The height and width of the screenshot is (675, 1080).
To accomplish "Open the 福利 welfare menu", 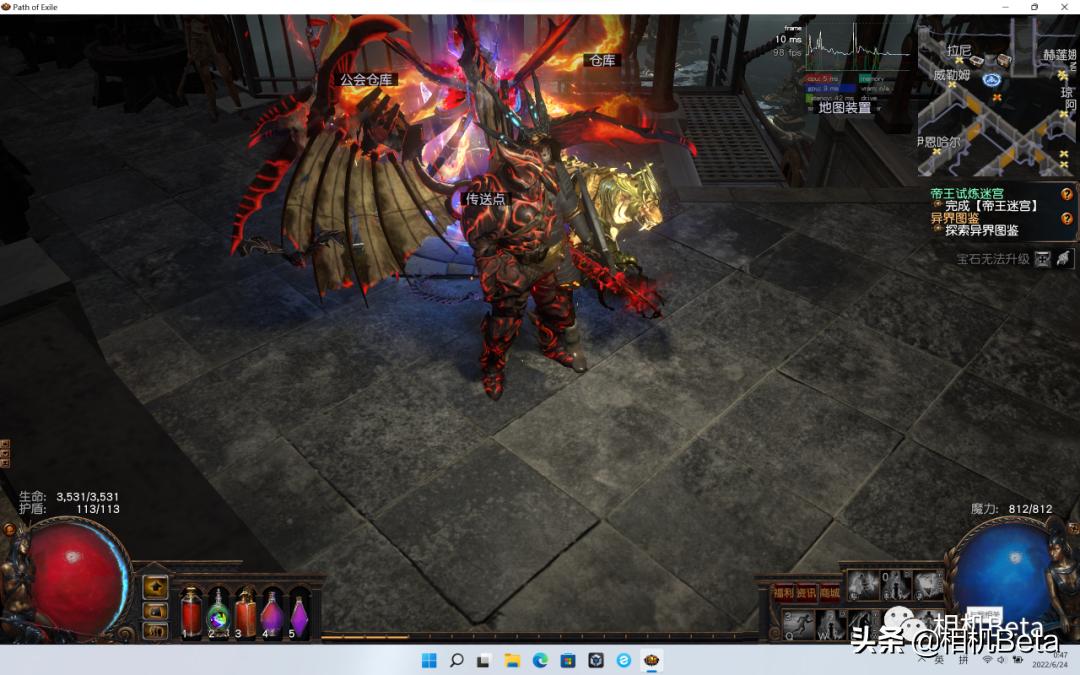I will (783, 593).
